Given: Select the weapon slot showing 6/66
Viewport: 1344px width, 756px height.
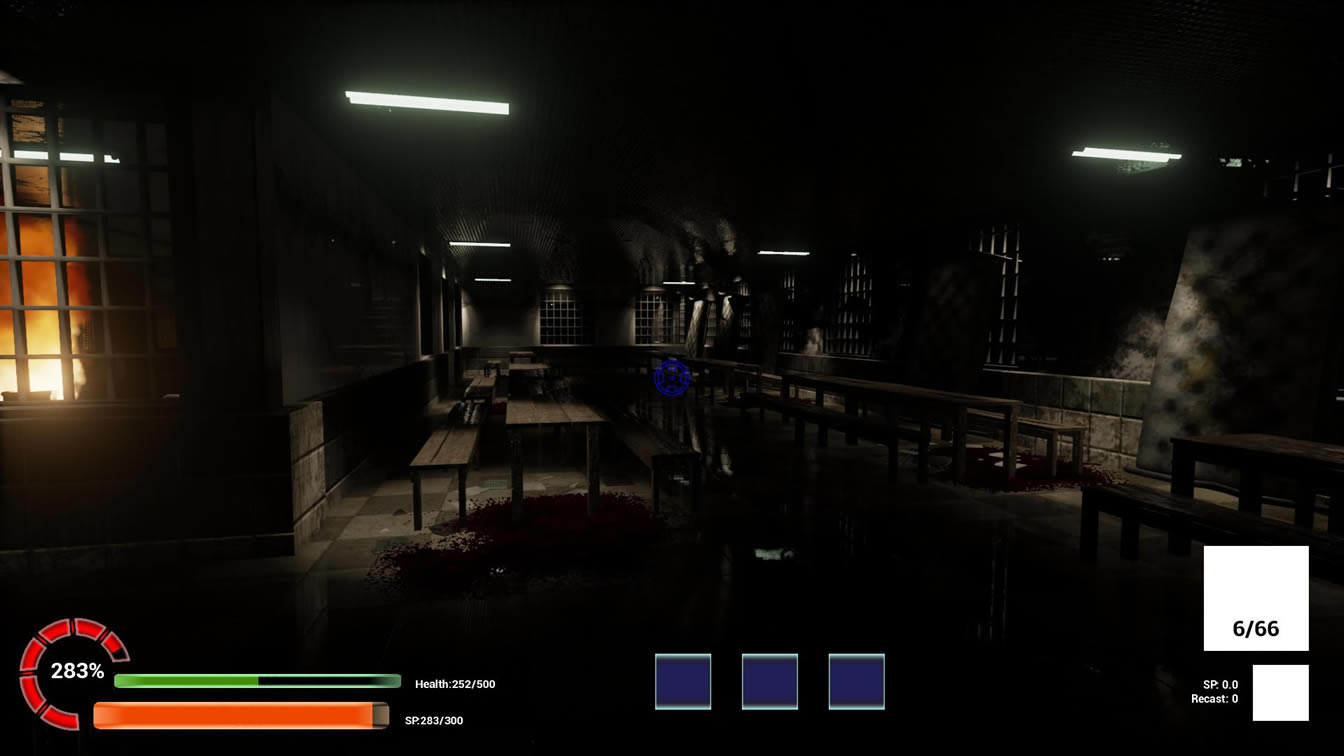Looking at the screenshot, I should click(1256, 598).
